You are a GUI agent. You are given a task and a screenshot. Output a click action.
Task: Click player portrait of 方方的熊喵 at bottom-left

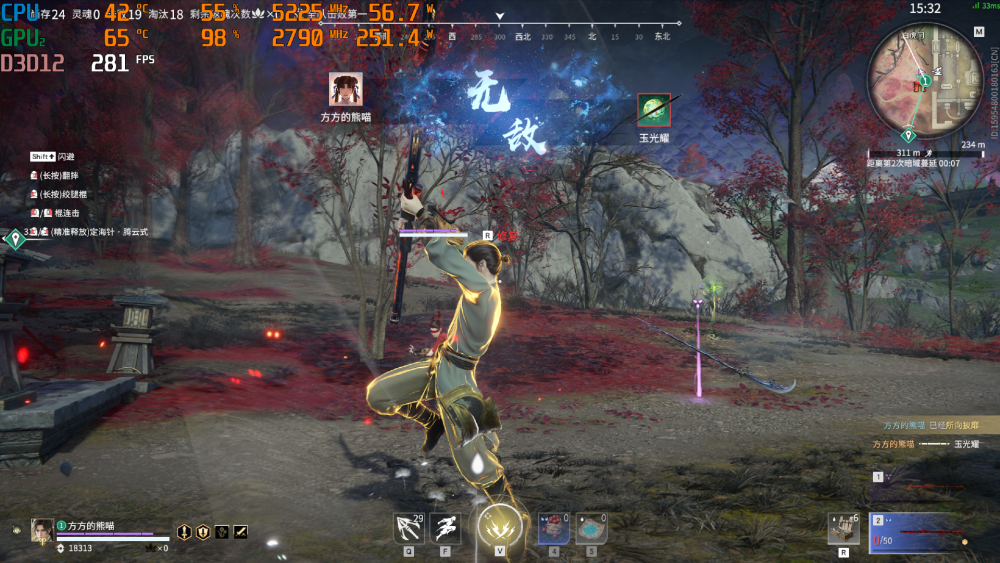pyautogui.click(x=42, y=529)
